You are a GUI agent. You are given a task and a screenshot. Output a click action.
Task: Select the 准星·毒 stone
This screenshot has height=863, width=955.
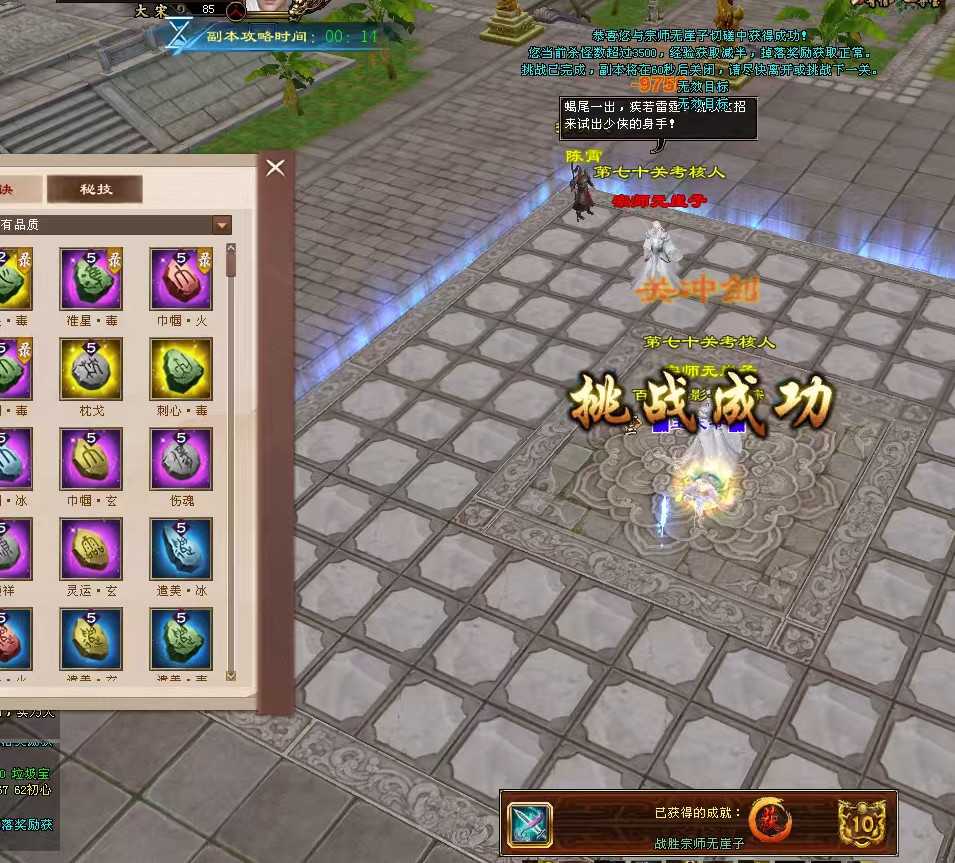coord(91,278)
